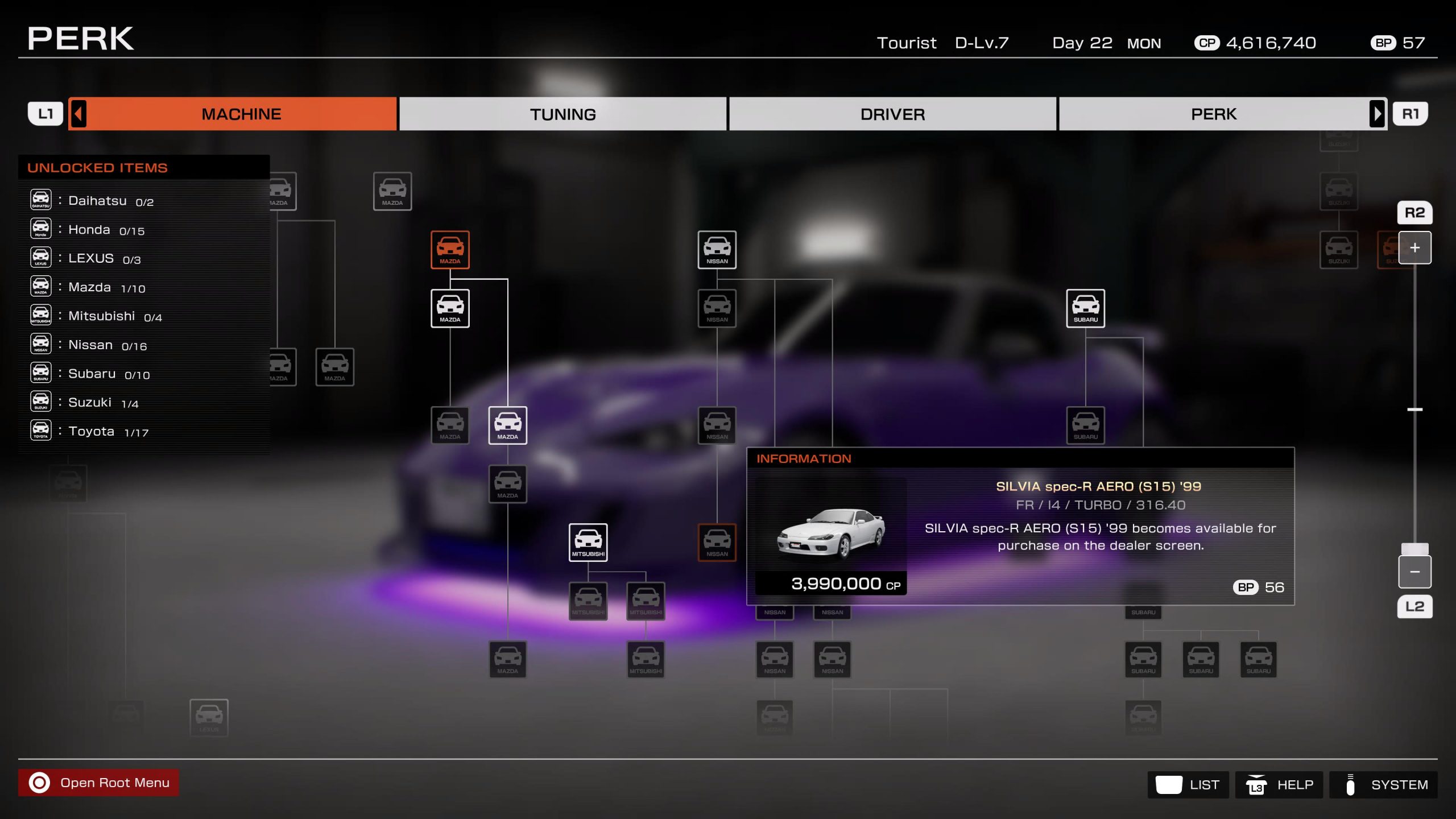
Task: Open the HELP screen
Action: coord(1279,785)
